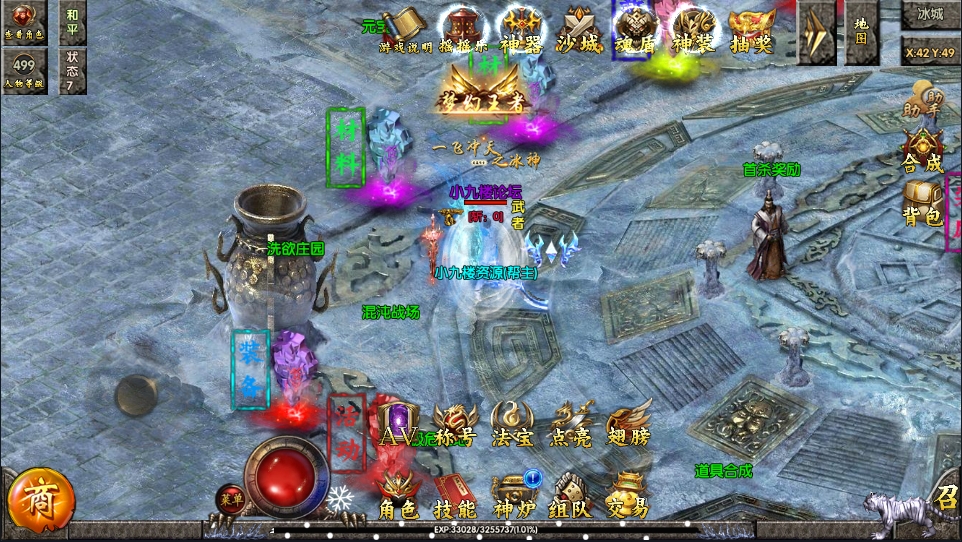Toggle the 和平 attack mode button
The image size is (962, 542).
click(72, 22)
